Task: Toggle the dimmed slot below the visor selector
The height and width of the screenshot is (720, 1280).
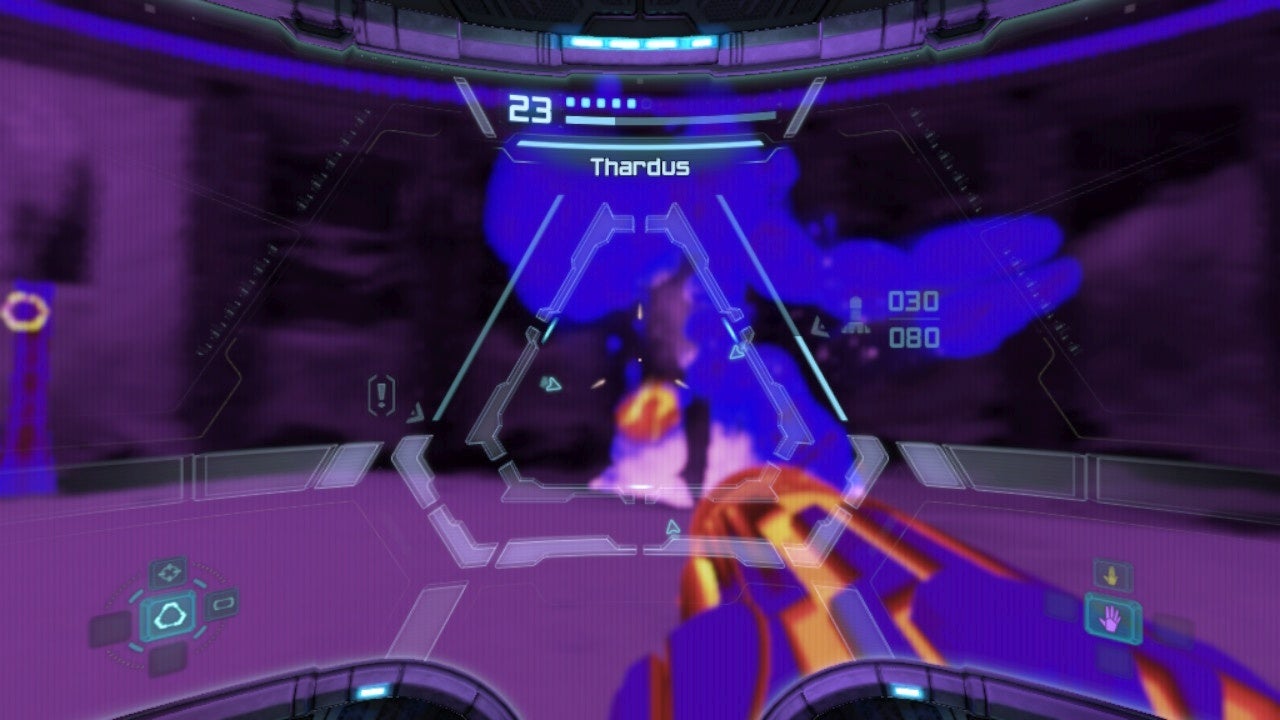Action: pos(168,661)
